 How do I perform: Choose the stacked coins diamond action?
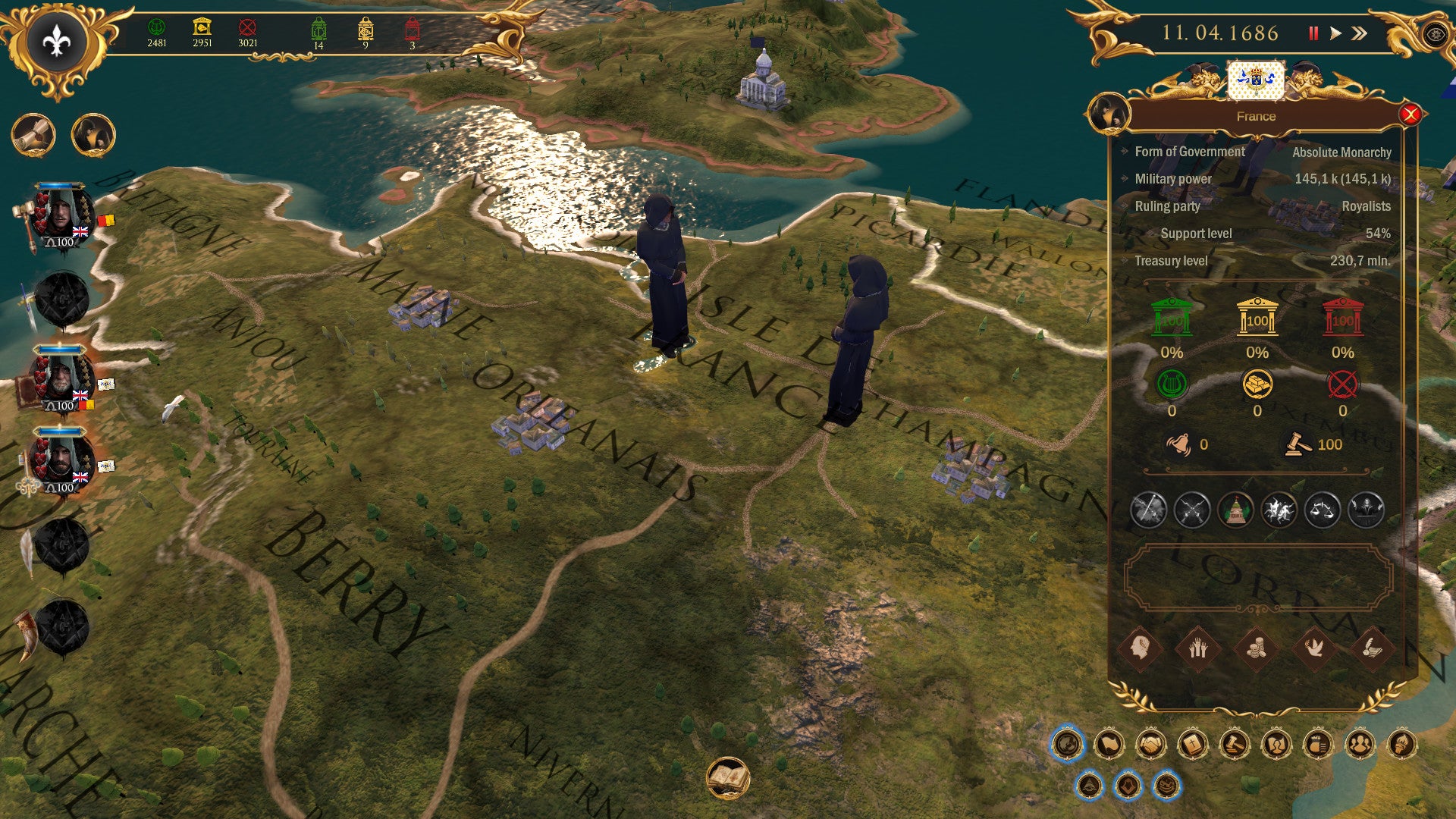[1256, 648]
